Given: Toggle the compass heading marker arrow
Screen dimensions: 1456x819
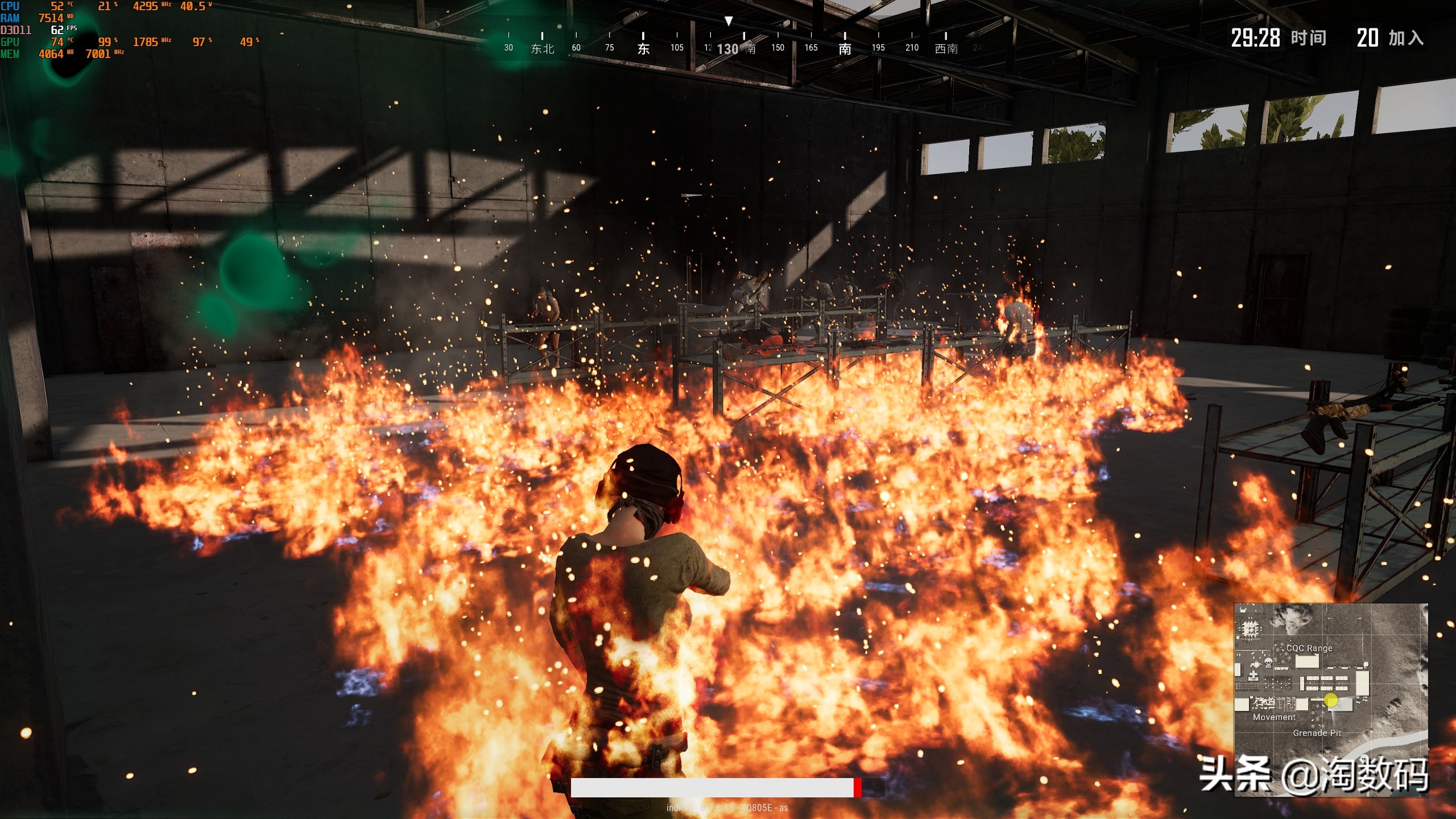Looking at the screenshot, I should (x=729, y=22).
